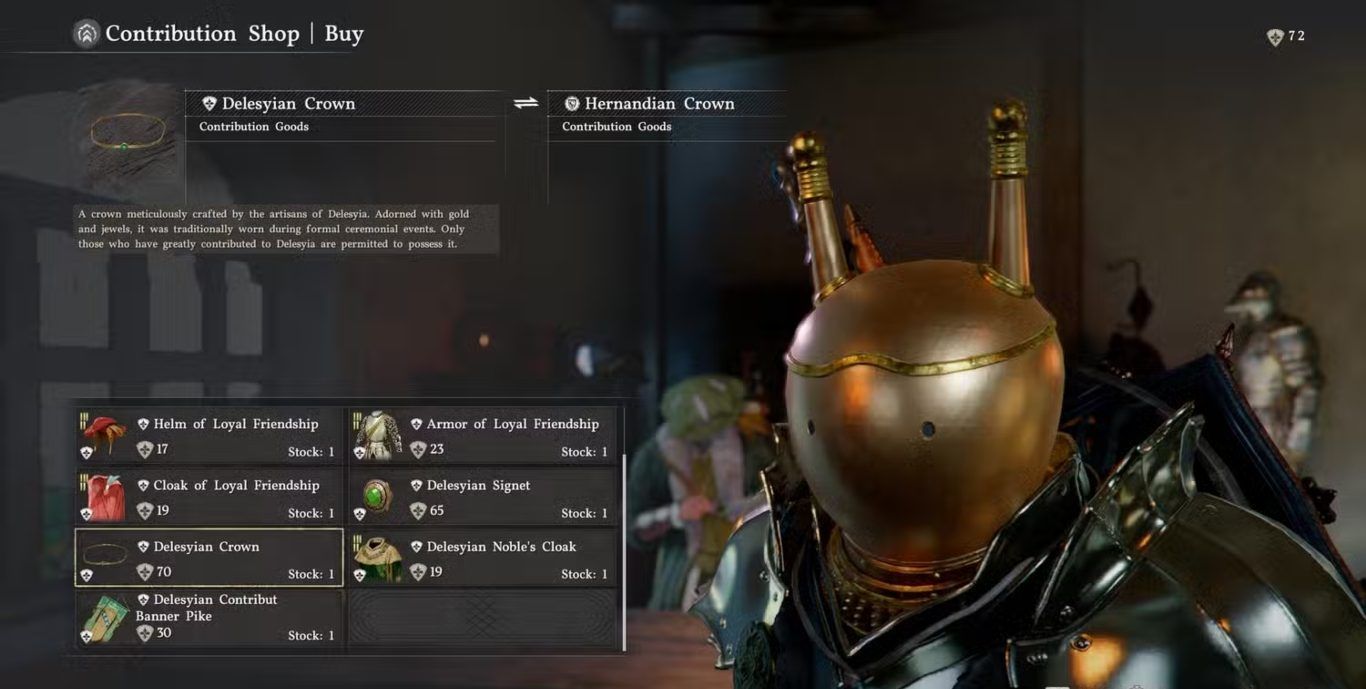Click the compare swap arrows icon
1366x689 pixels.
click(526, 103)
